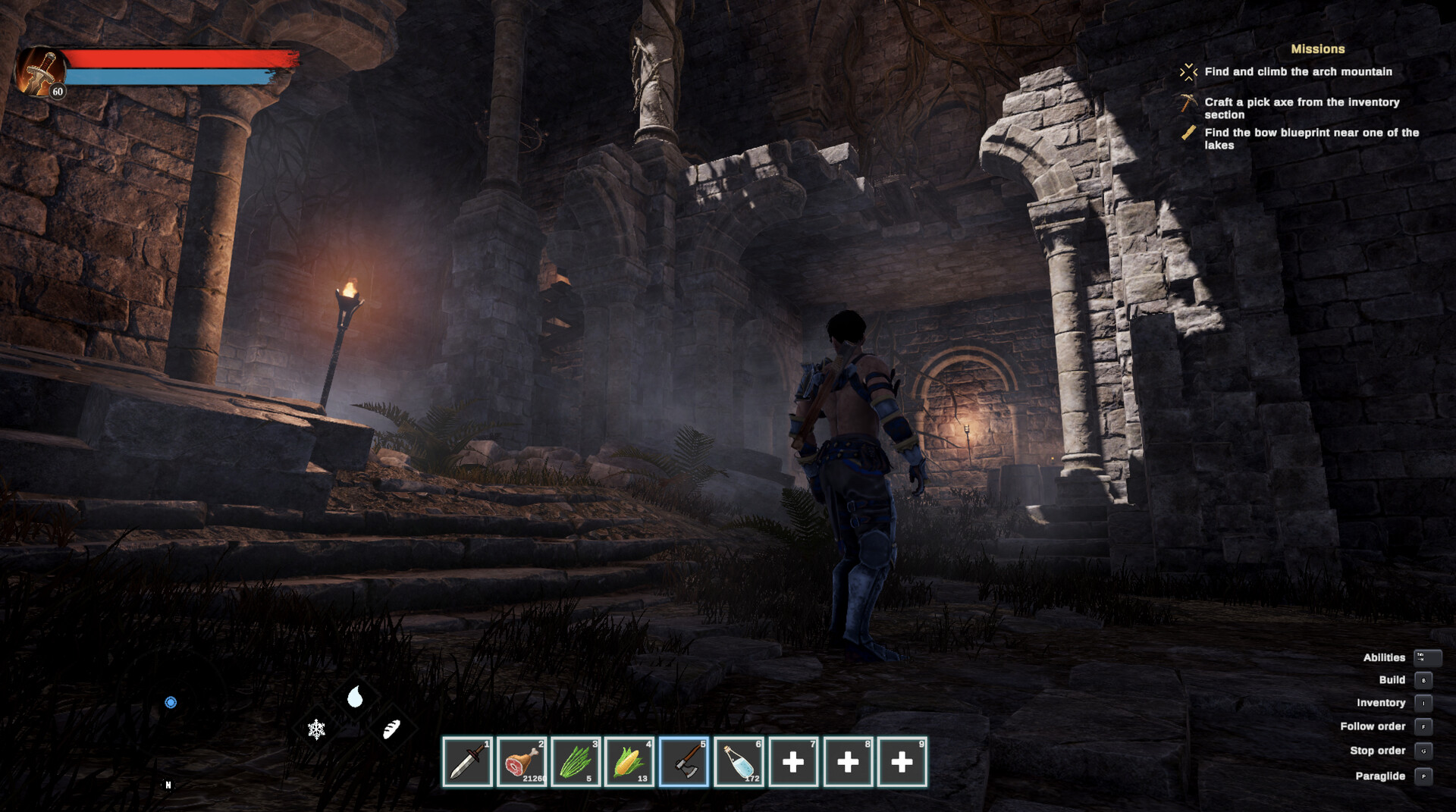Activate Paraglide
The height and width of the screenshot is (812, 1456).
click(1380, 776)
